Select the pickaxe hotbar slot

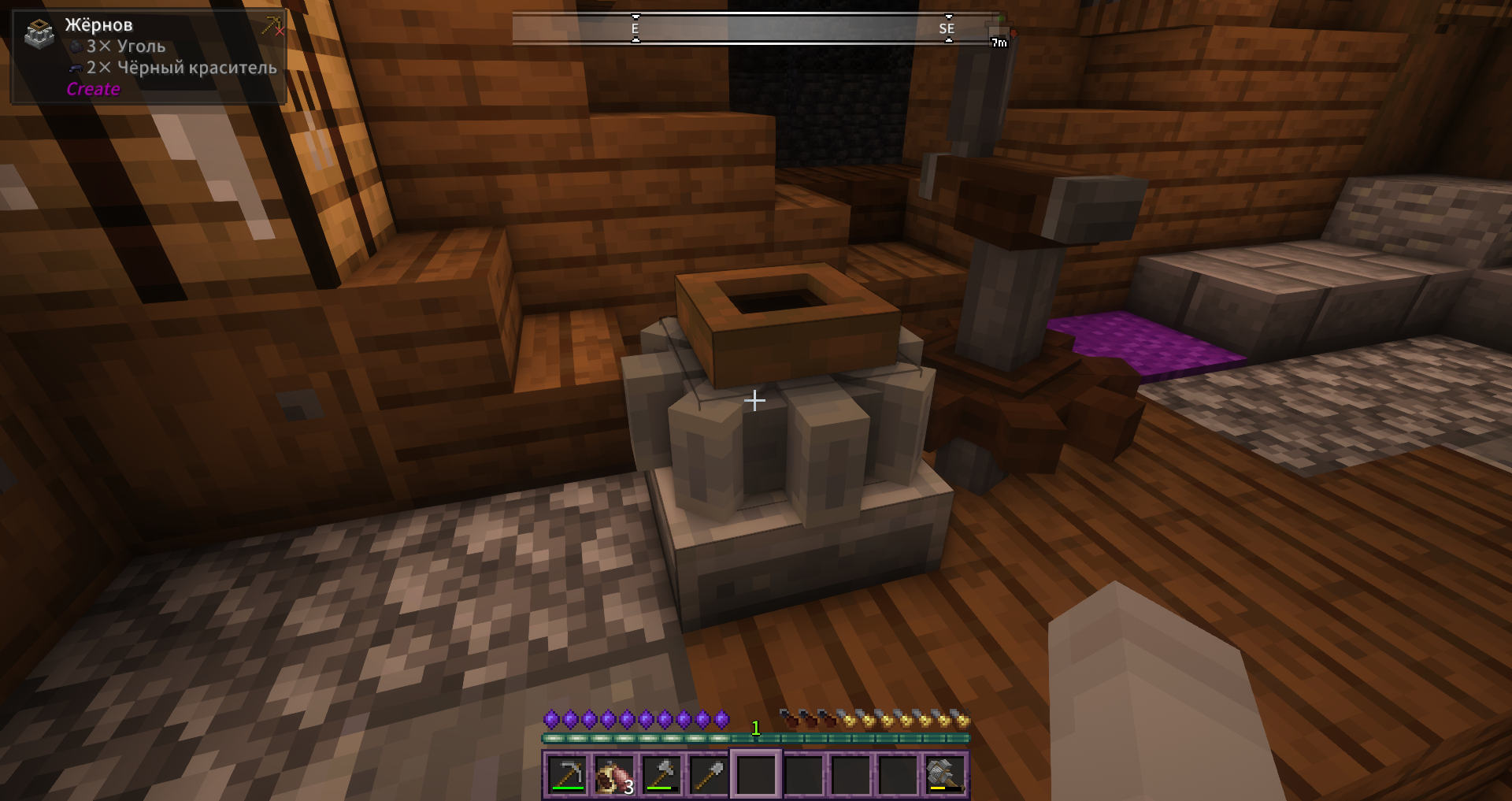tap(567, 774)
